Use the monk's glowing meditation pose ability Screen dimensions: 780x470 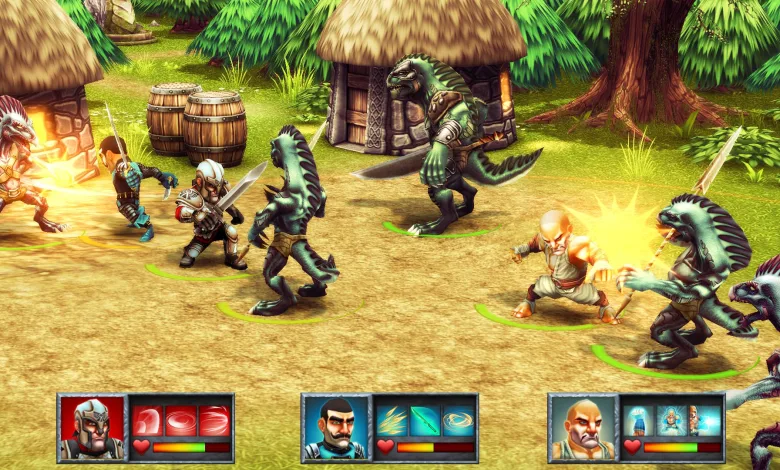pyautogui.click(x=671, y=420)
